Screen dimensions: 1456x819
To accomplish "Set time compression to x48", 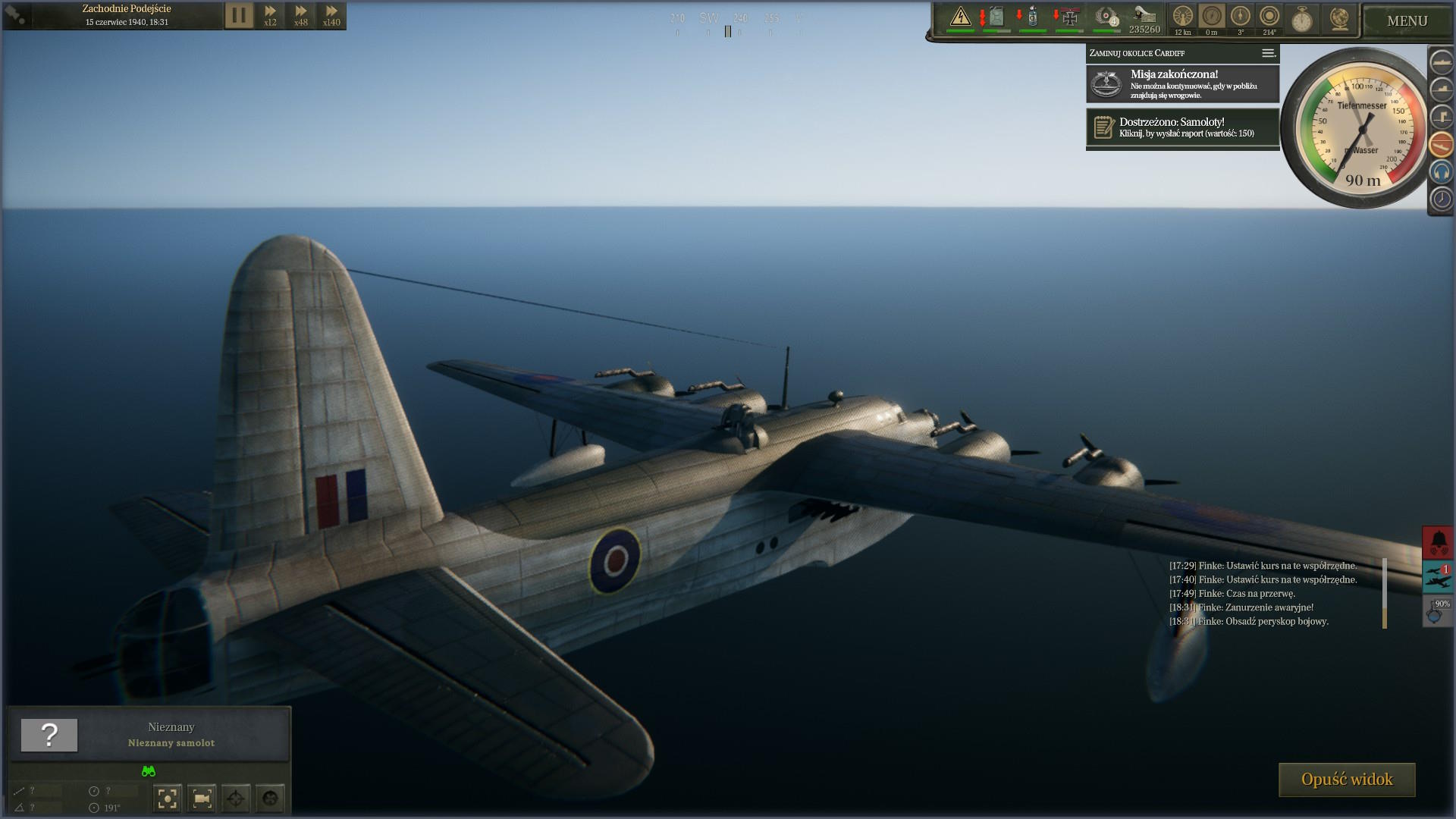I will point(301,15).
